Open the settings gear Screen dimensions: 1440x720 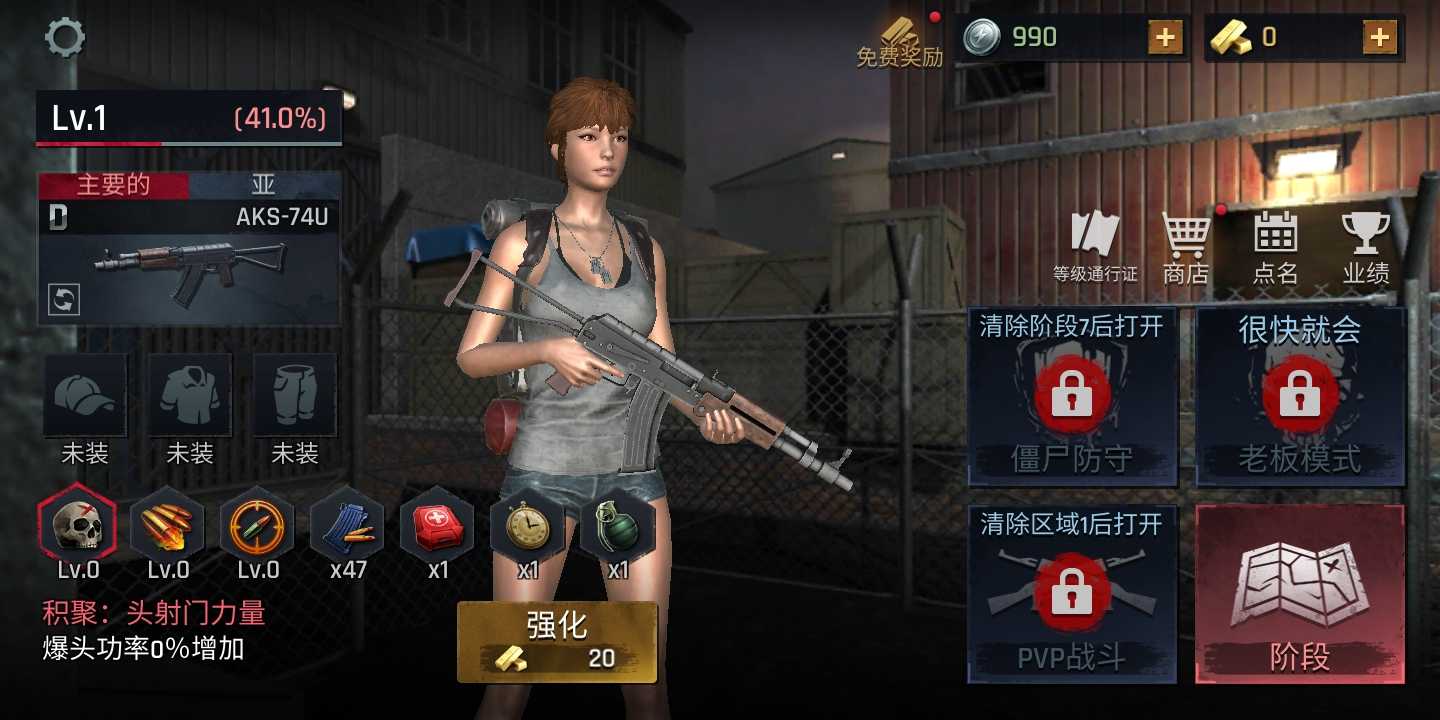tap(64, 38)
